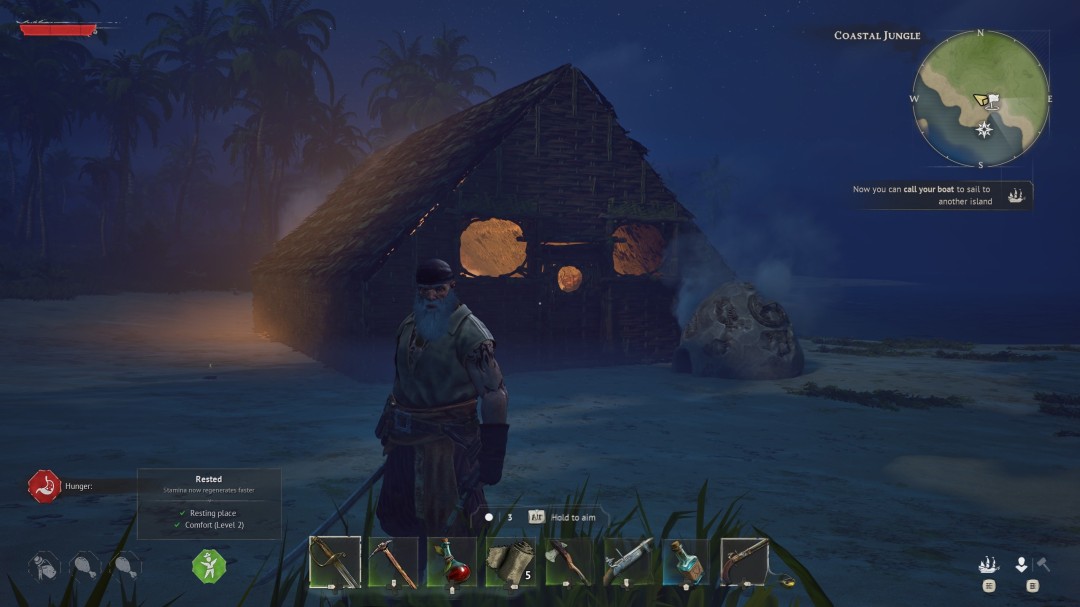Equip the flintlock pistol slot
The width and height of the screenshot is (1080, 607).
coord(744,561)
